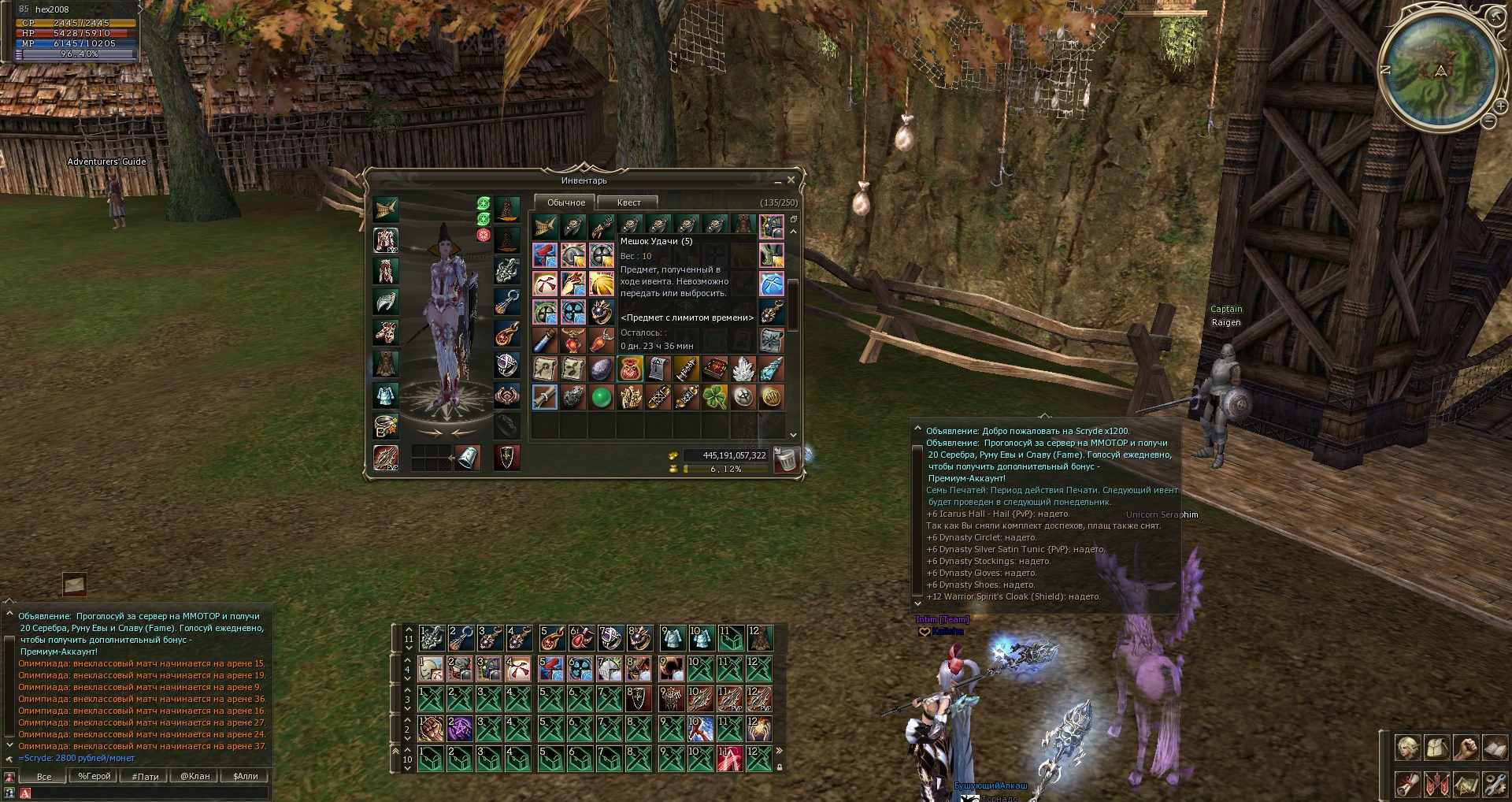Close the Инвентарь window
The height and width of the screenshot is (802, 1512).
point(791,180)
